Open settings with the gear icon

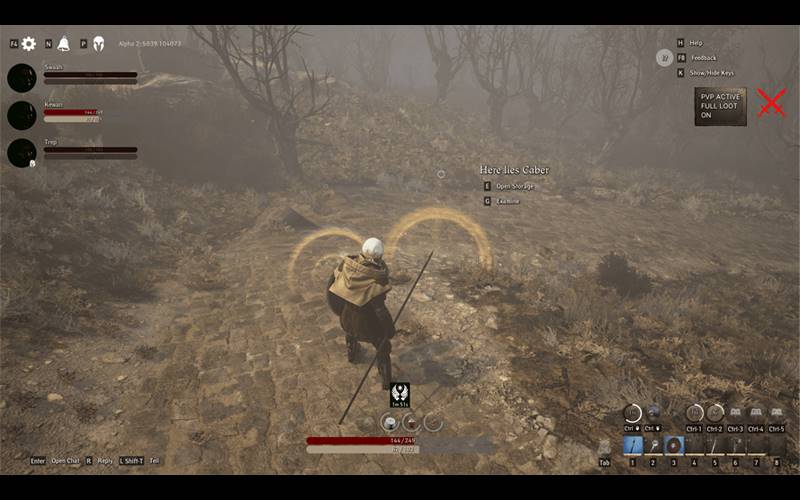coord(29,44)
